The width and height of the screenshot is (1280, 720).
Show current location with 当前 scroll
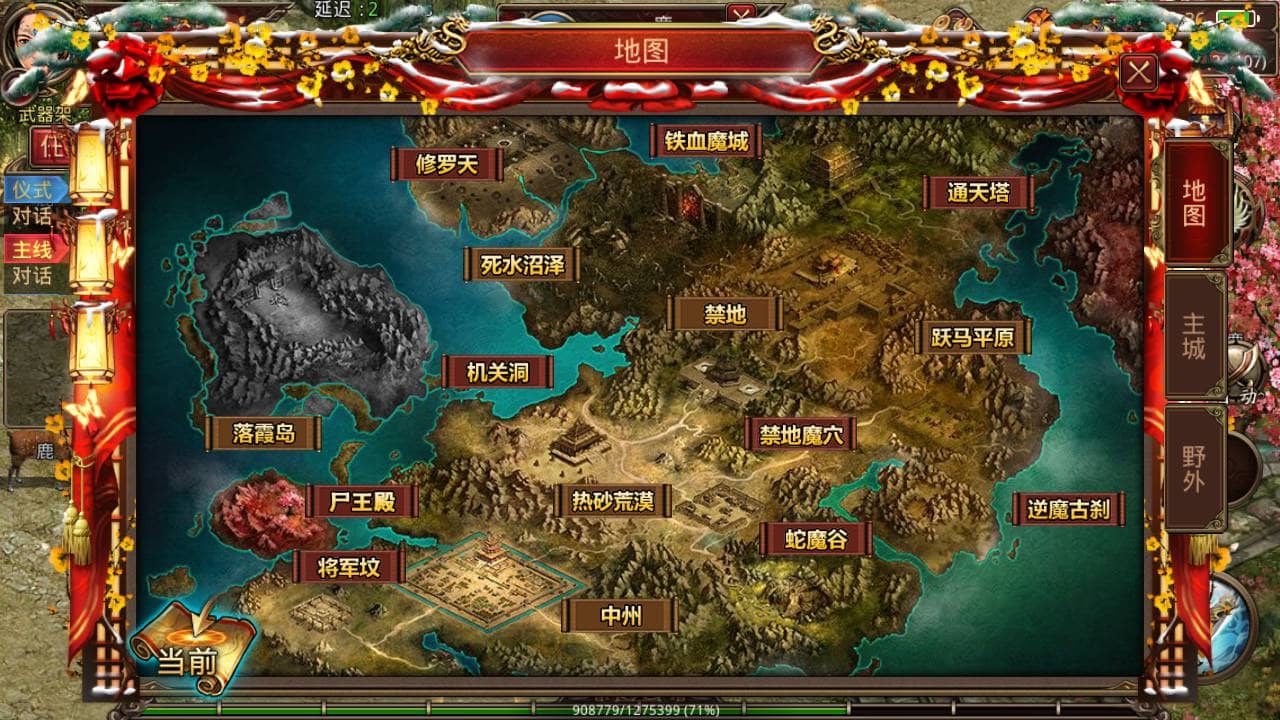[x=190, y=648]
